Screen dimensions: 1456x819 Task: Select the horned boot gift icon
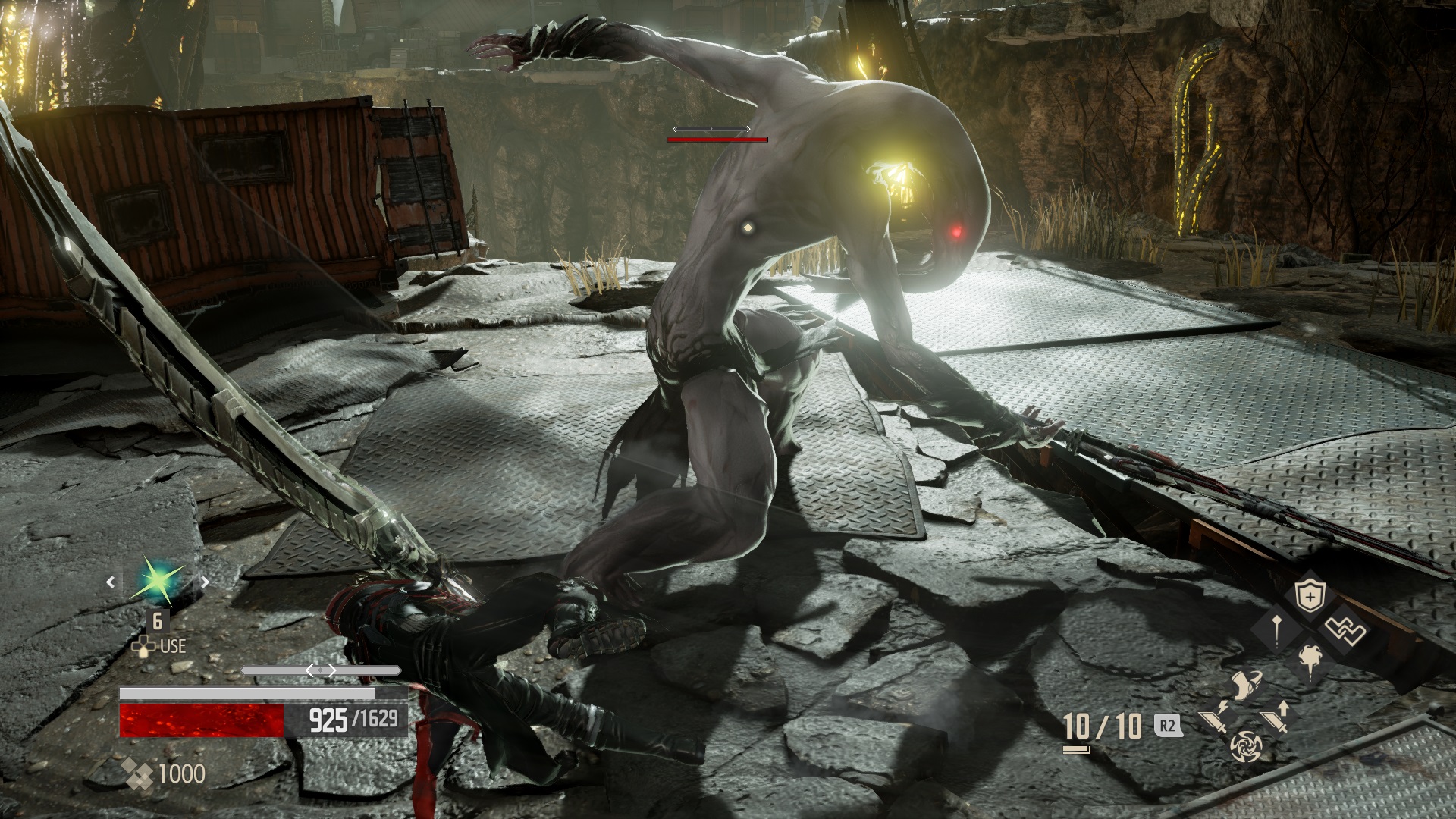point(1247,686)
